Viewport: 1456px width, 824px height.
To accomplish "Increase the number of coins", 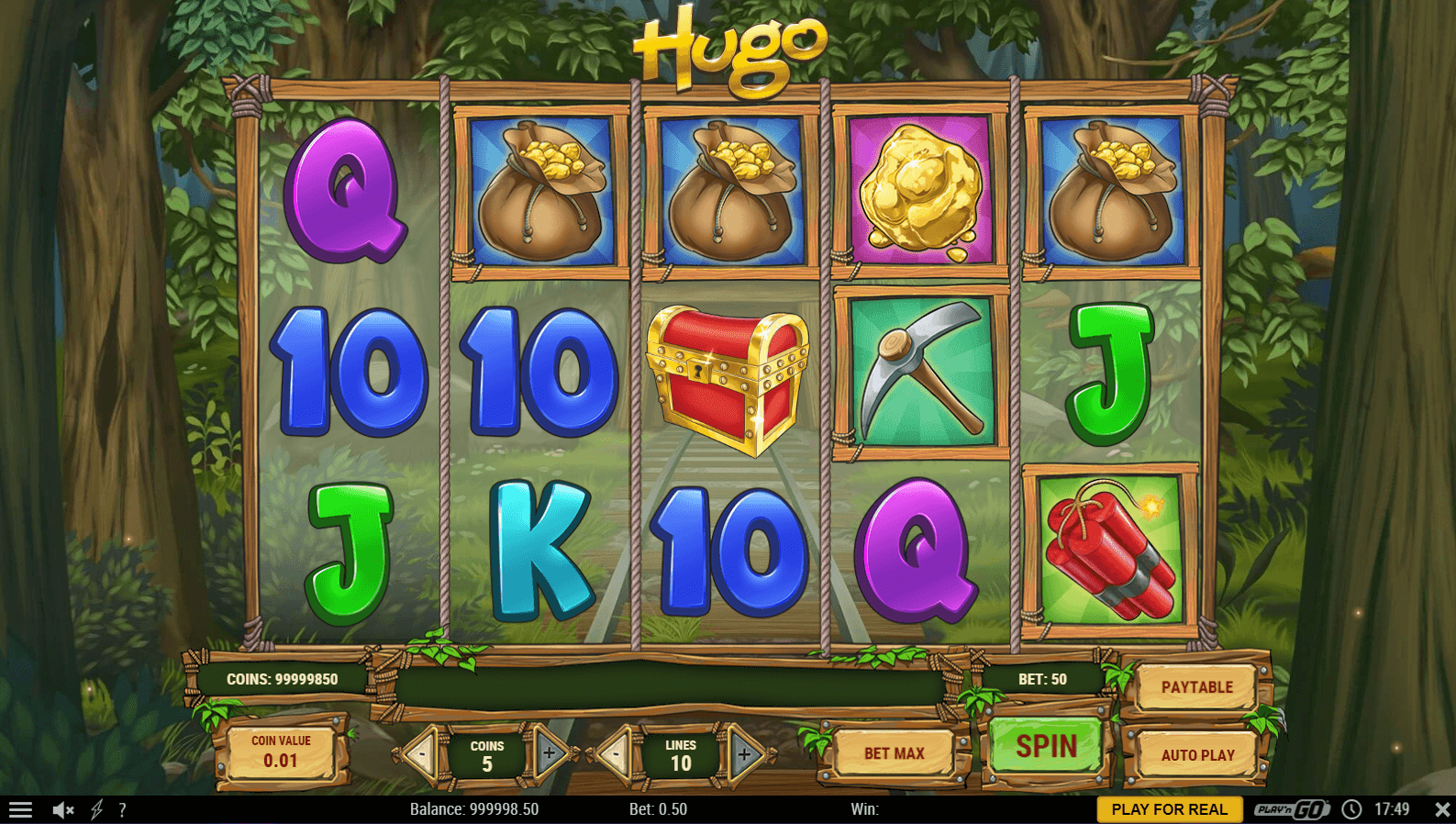I will click(x=550, y=753).
